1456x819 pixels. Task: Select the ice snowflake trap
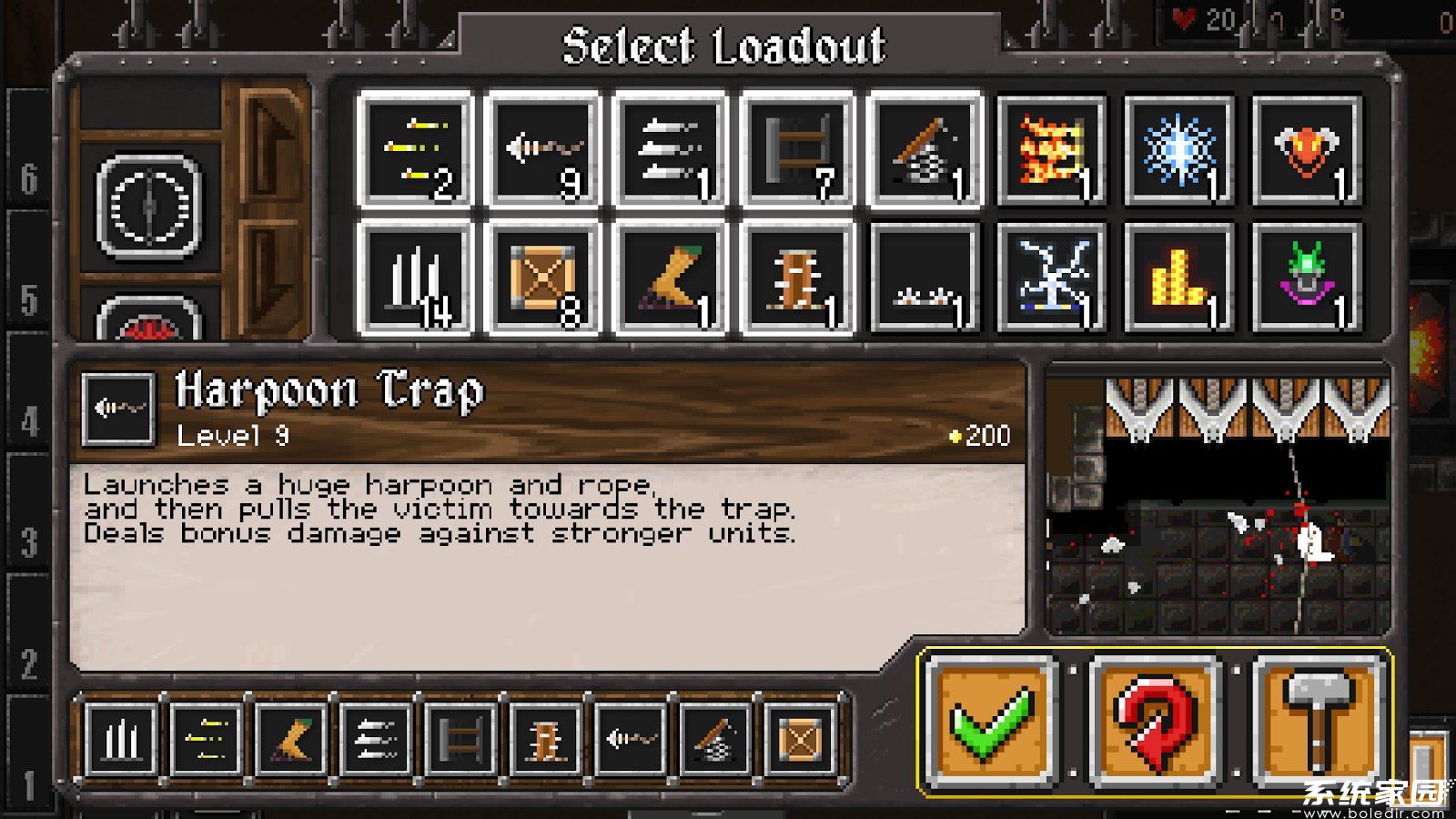(1180, 151)
